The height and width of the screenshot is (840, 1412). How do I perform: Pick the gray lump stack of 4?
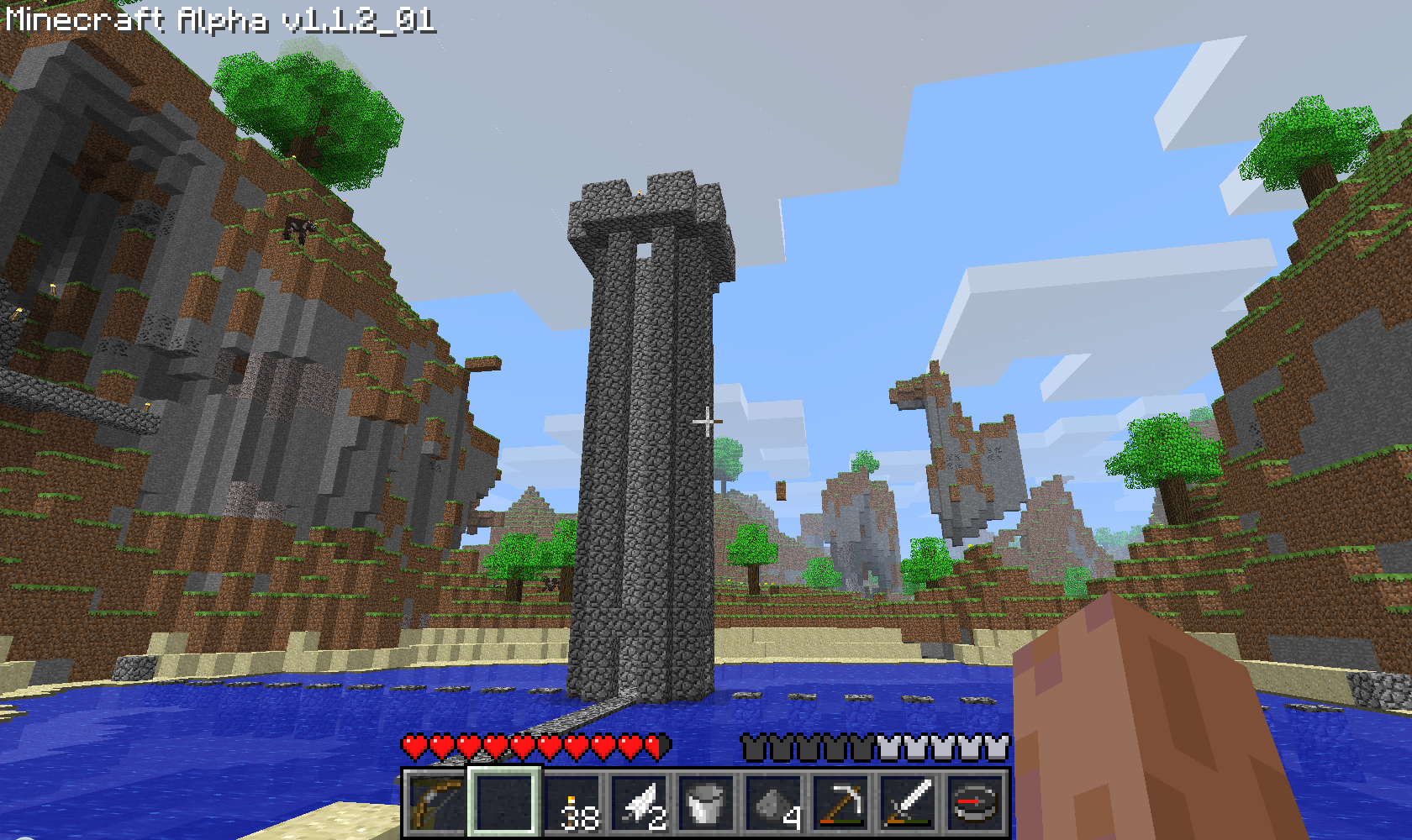pyautogui.click(x=774, y=803)
